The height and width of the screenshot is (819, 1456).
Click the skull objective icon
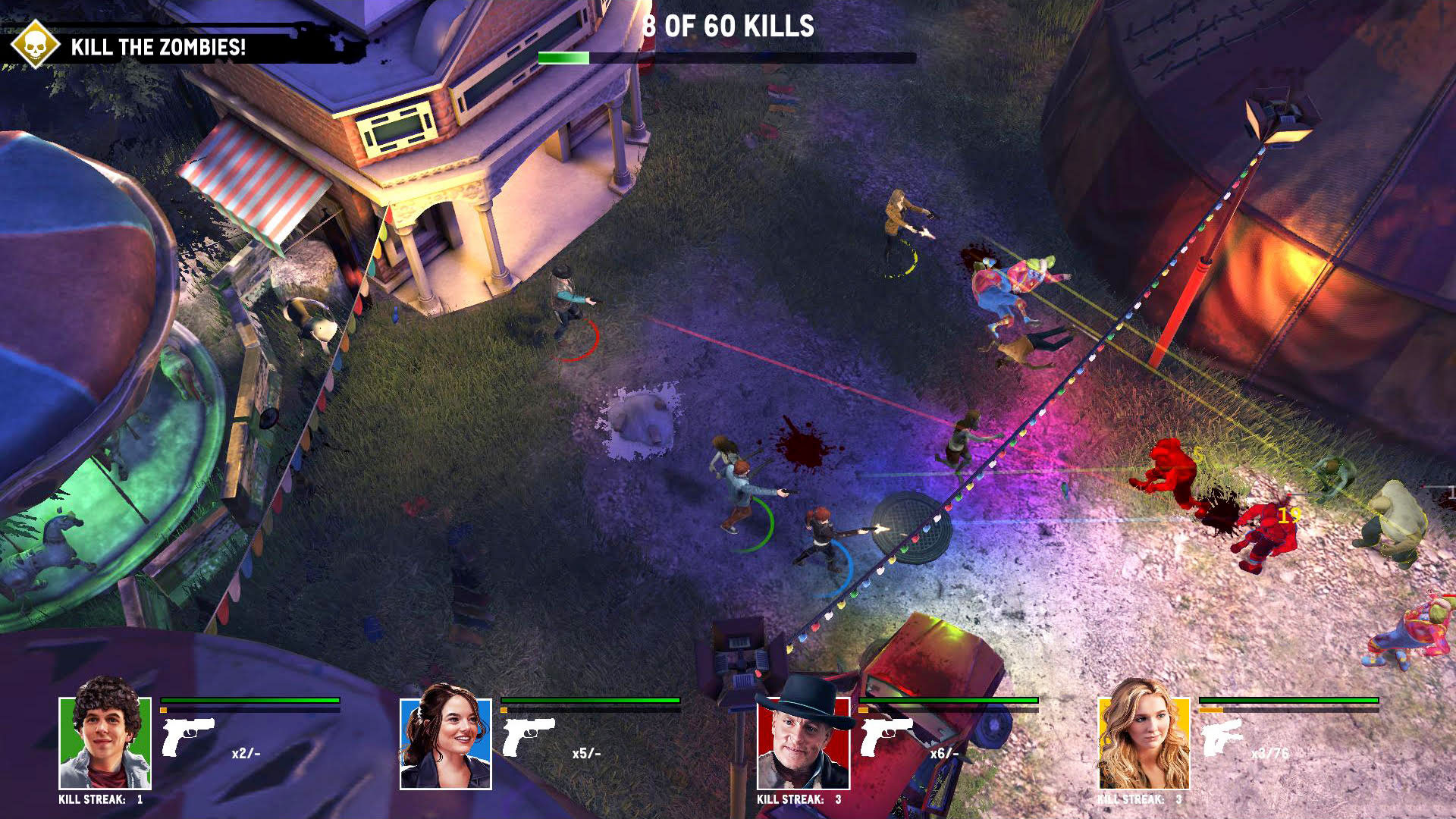pyautogui.click(x=35, y=45)
